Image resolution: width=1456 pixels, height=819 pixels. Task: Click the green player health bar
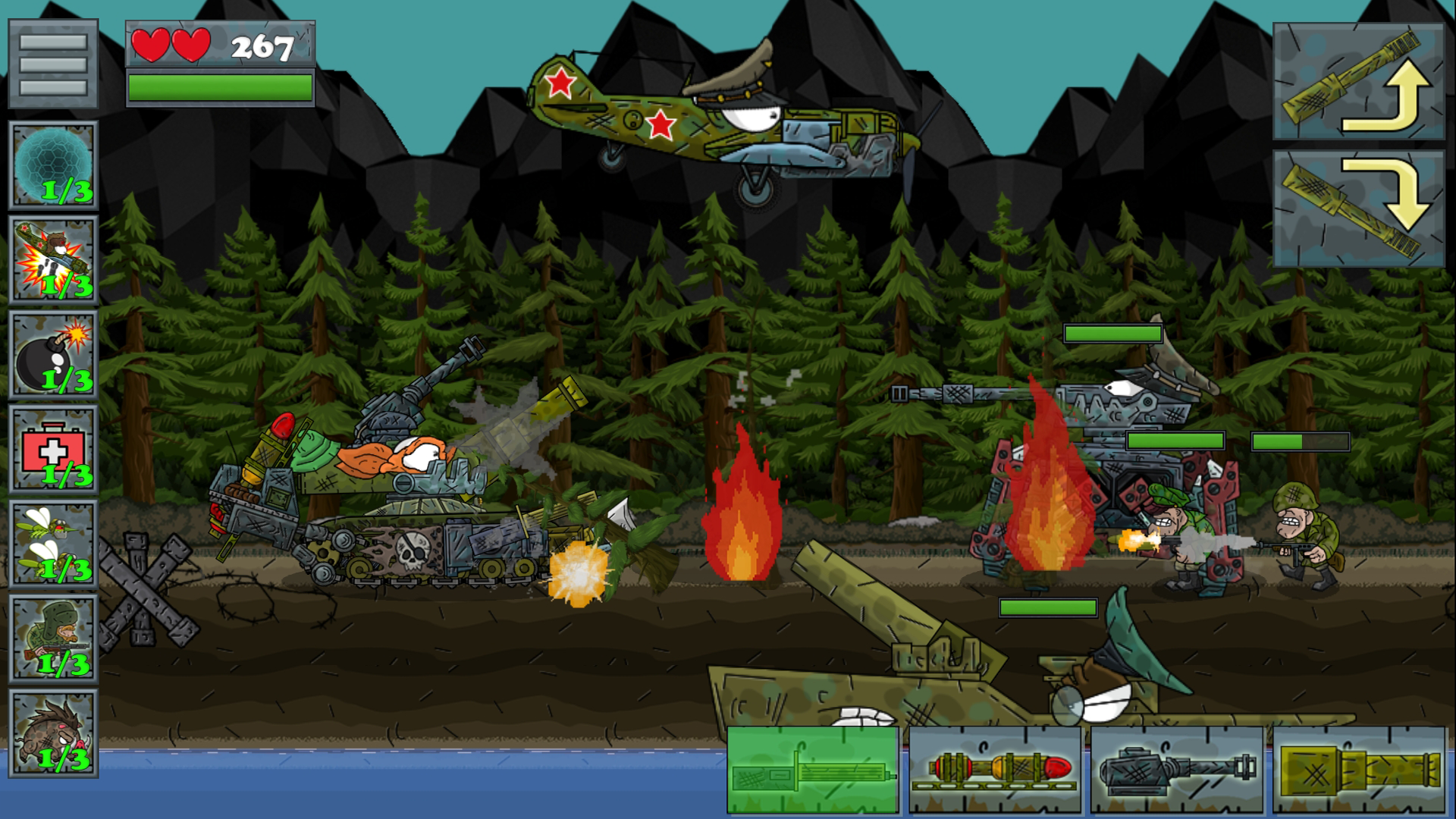220,86
